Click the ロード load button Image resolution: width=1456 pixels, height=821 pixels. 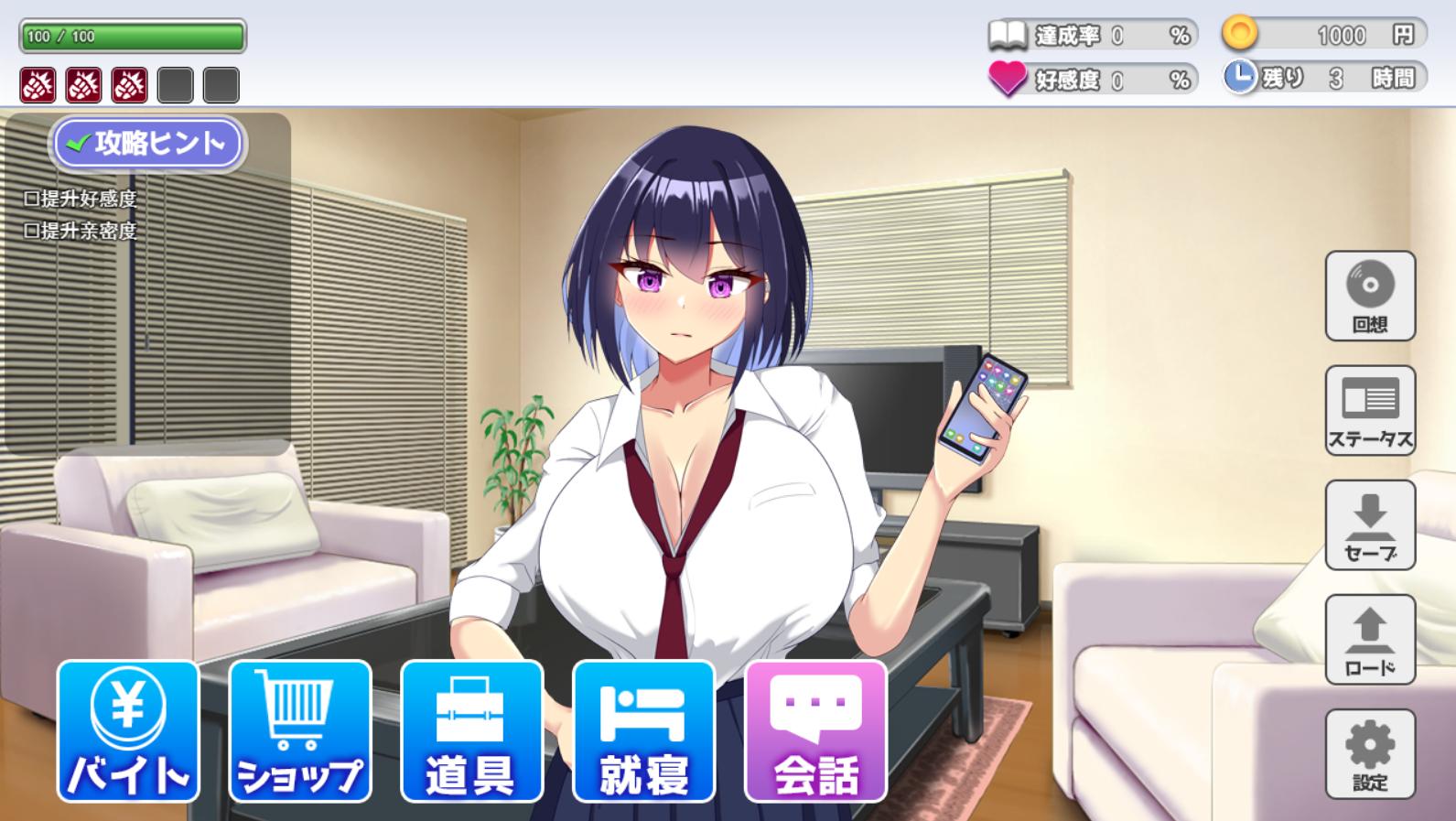(x=1370, y=639)
